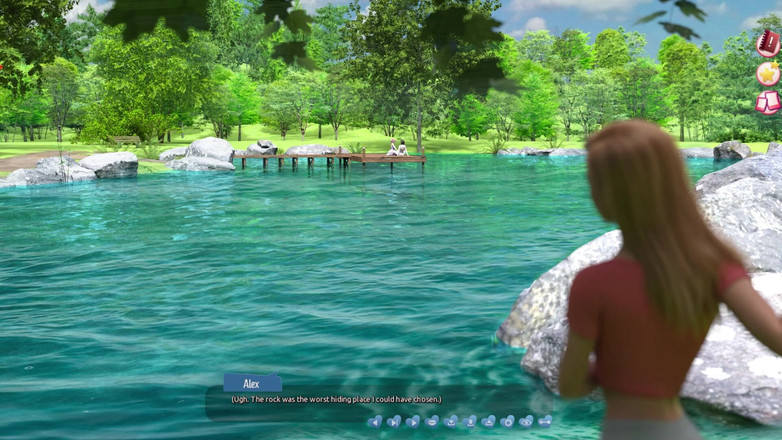Click the play-arrow auto-advance heart button

413,422
